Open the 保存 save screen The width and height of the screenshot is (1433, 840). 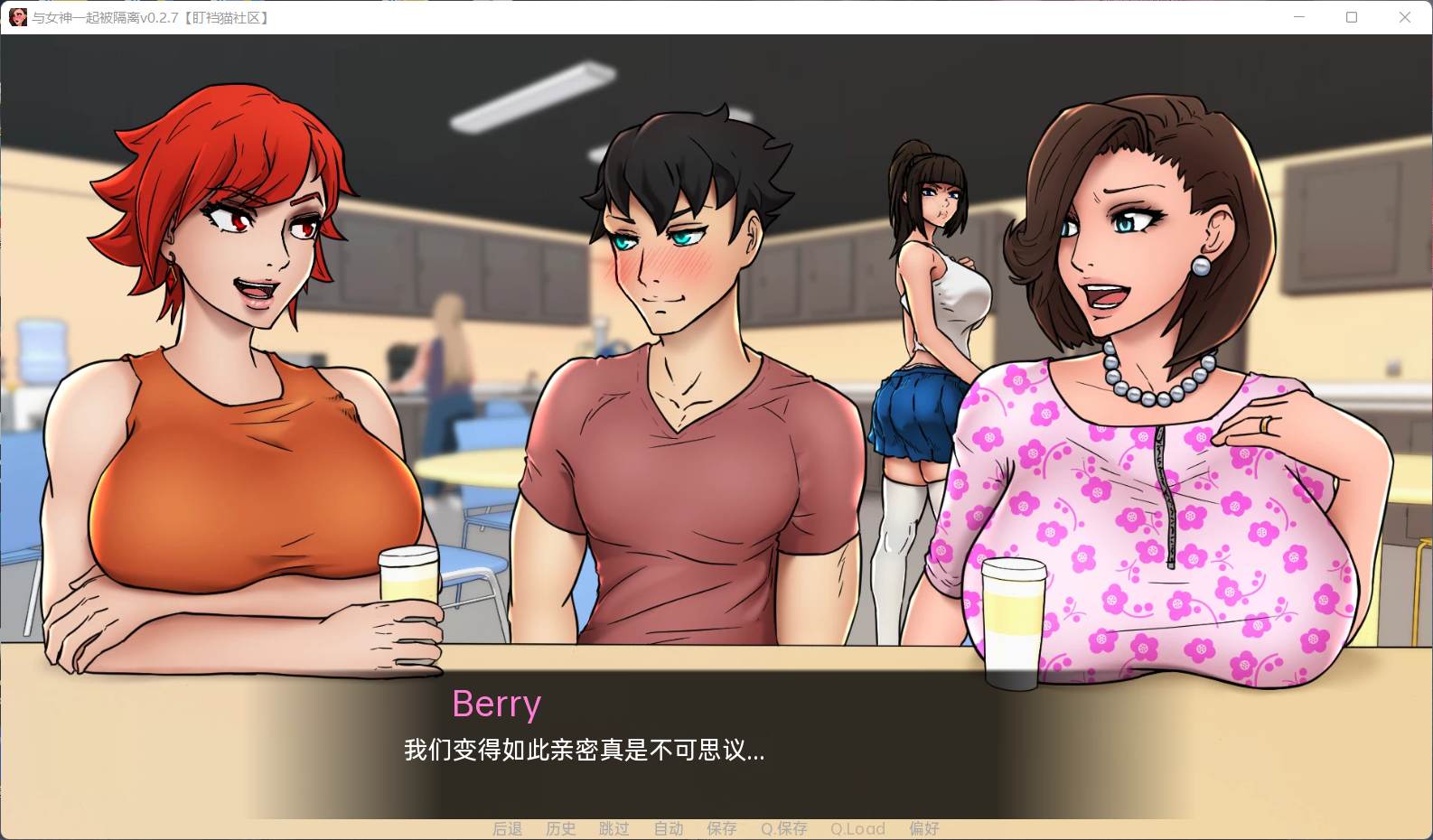tap(722, 828)
